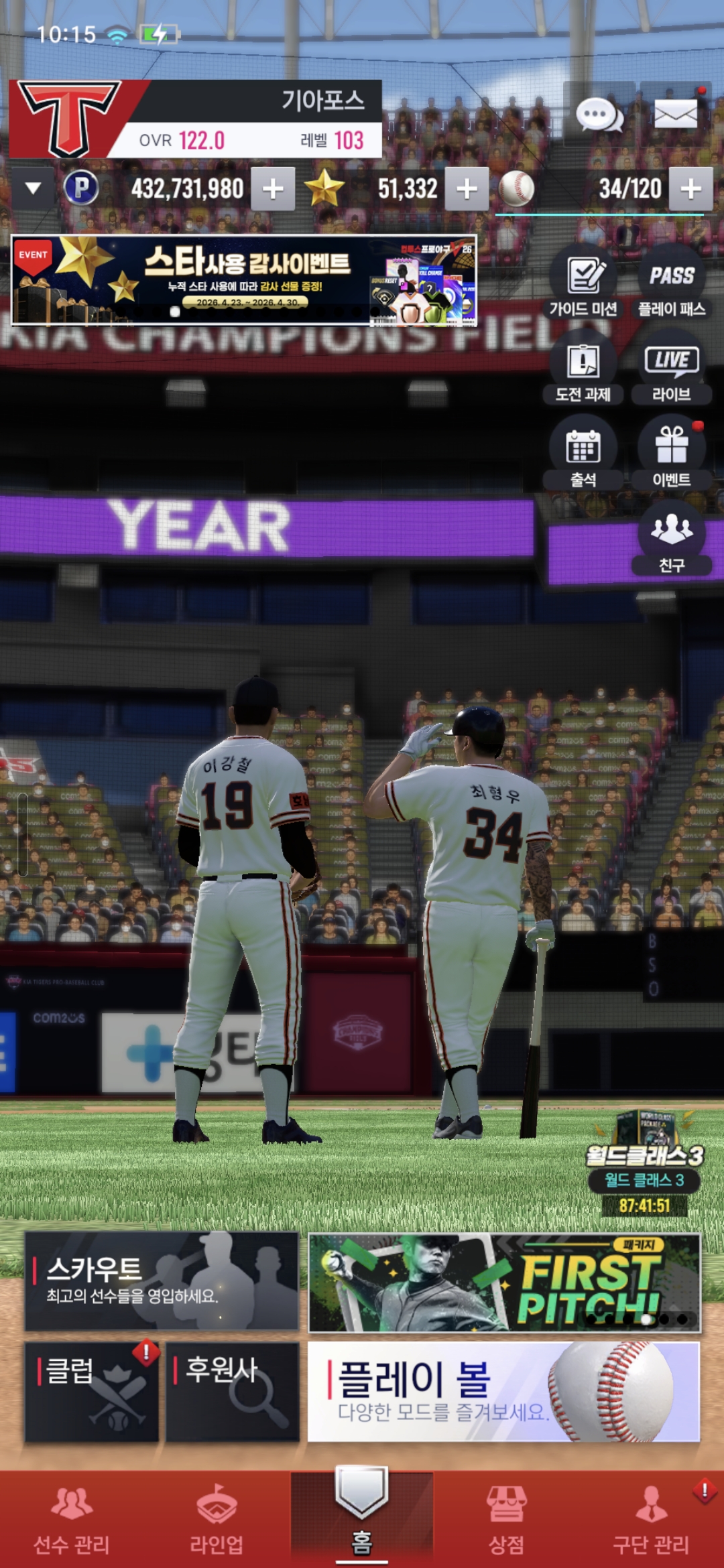Open the 출석 attendance calendar
The image size is (724, 1568).
point(583,455)
